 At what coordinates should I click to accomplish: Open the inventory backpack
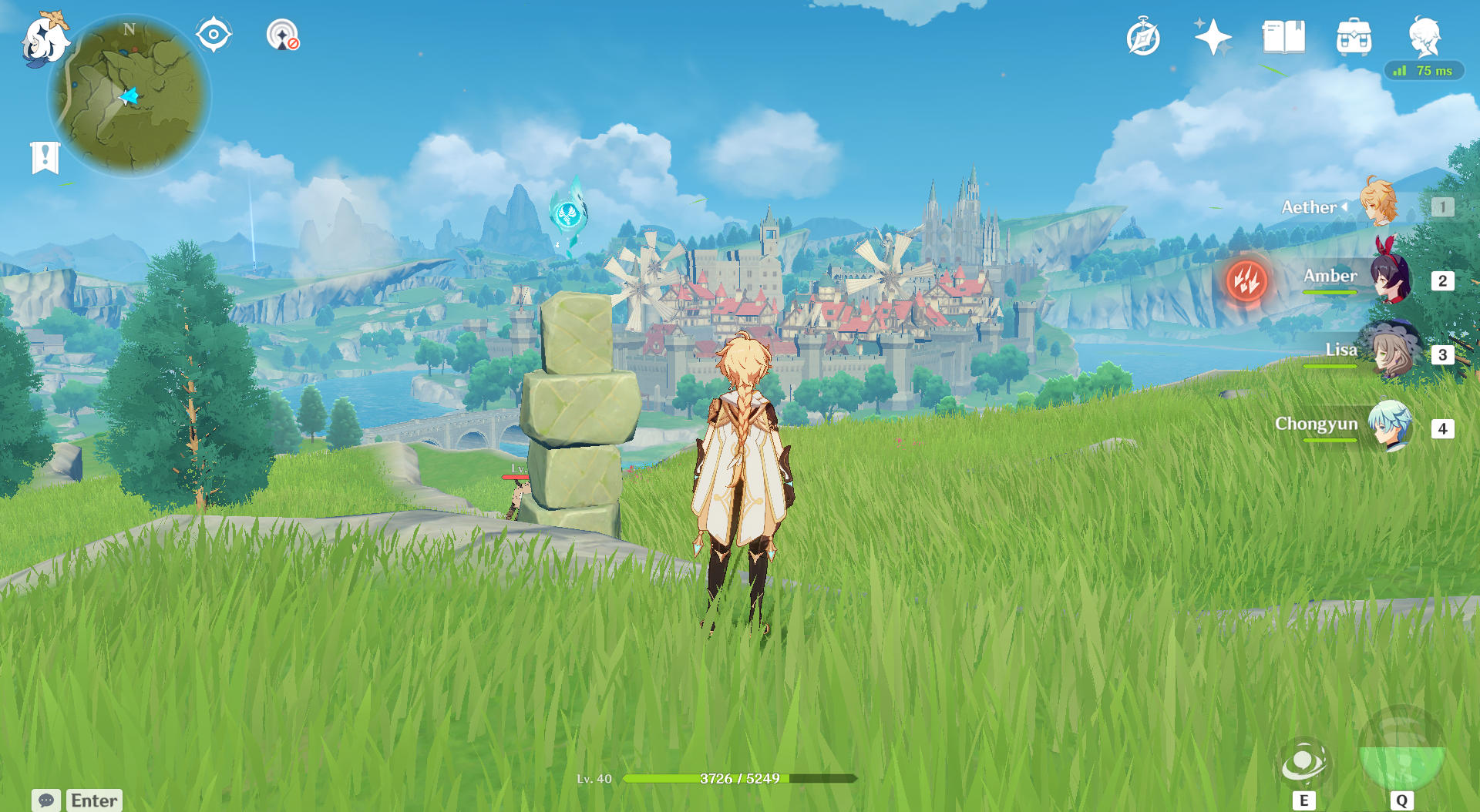pos(1354,37)
